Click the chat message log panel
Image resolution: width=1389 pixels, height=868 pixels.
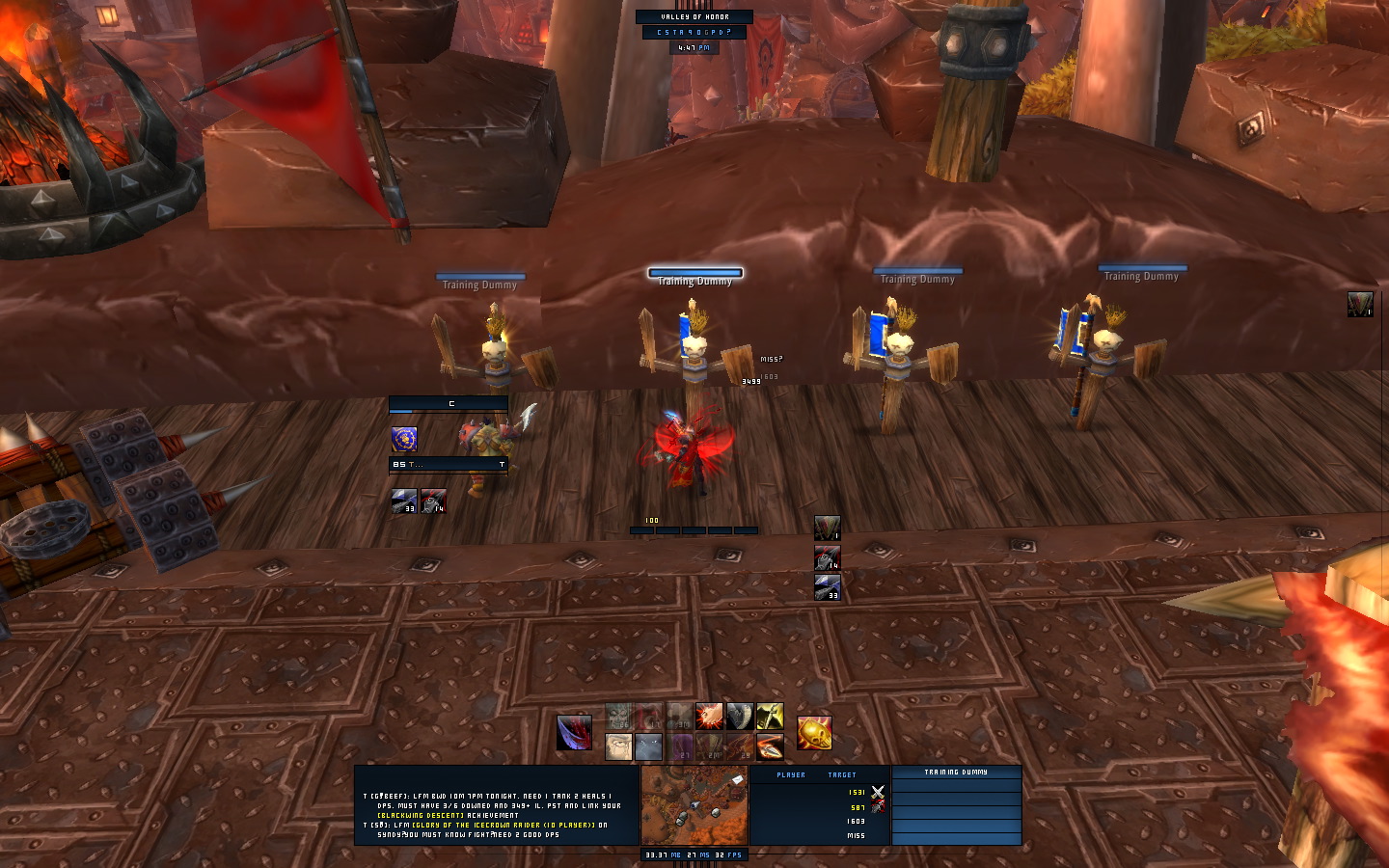[x=497, y=805]
